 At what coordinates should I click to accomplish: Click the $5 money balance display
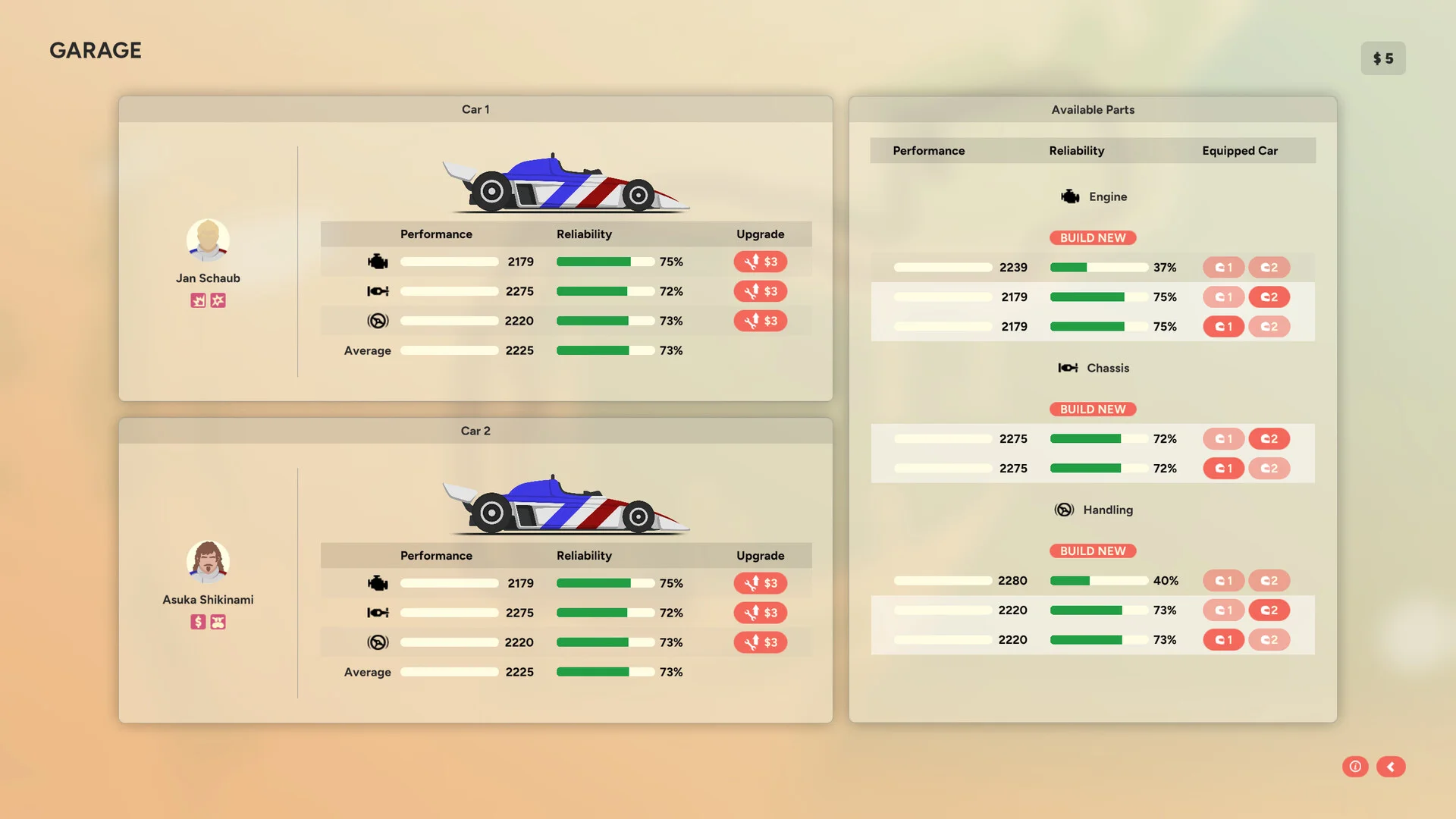click(x=1382, y=58)
